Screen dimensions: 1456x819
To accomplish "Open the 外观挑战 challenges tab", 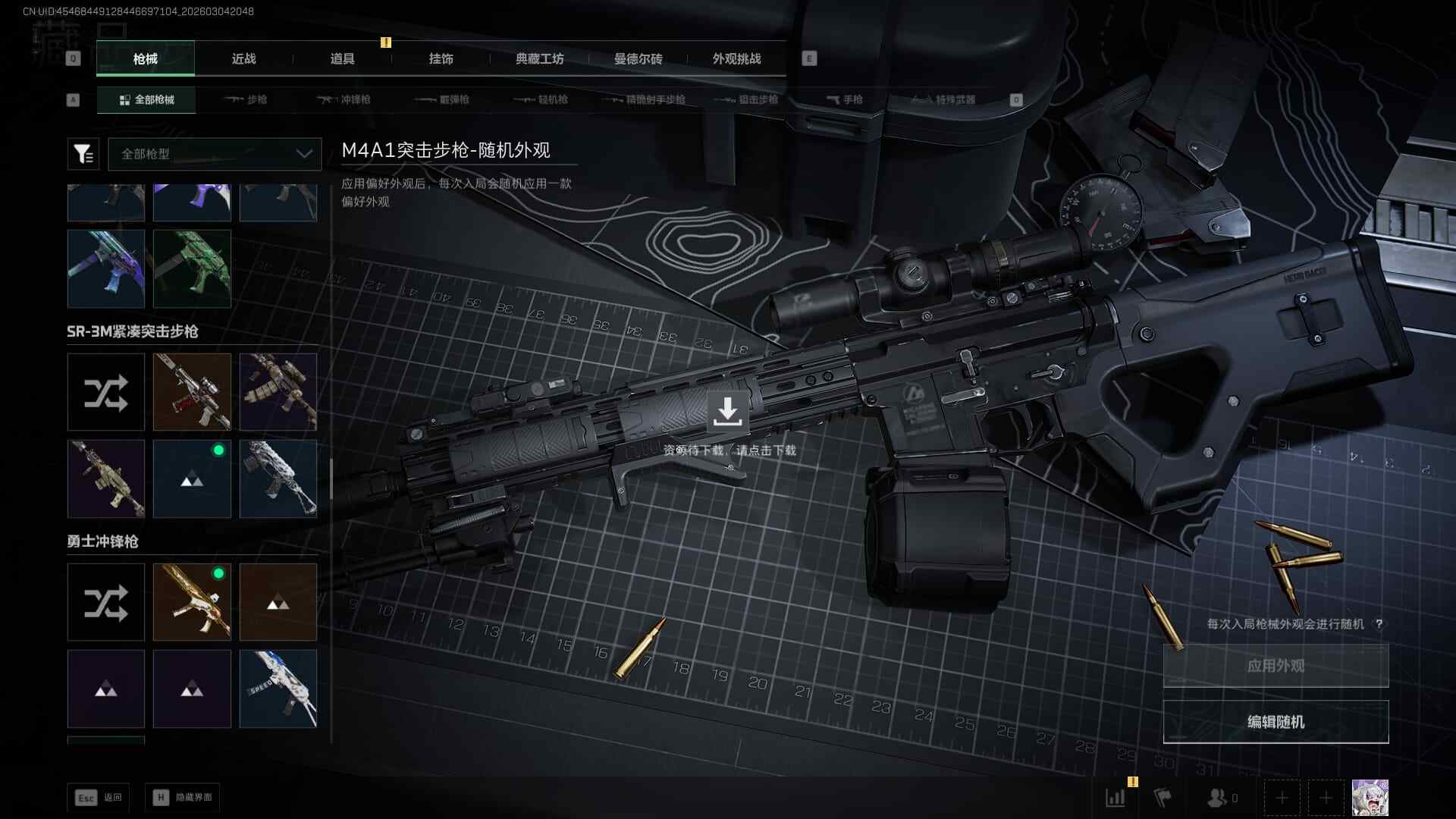I will click(x=736, y=59).
